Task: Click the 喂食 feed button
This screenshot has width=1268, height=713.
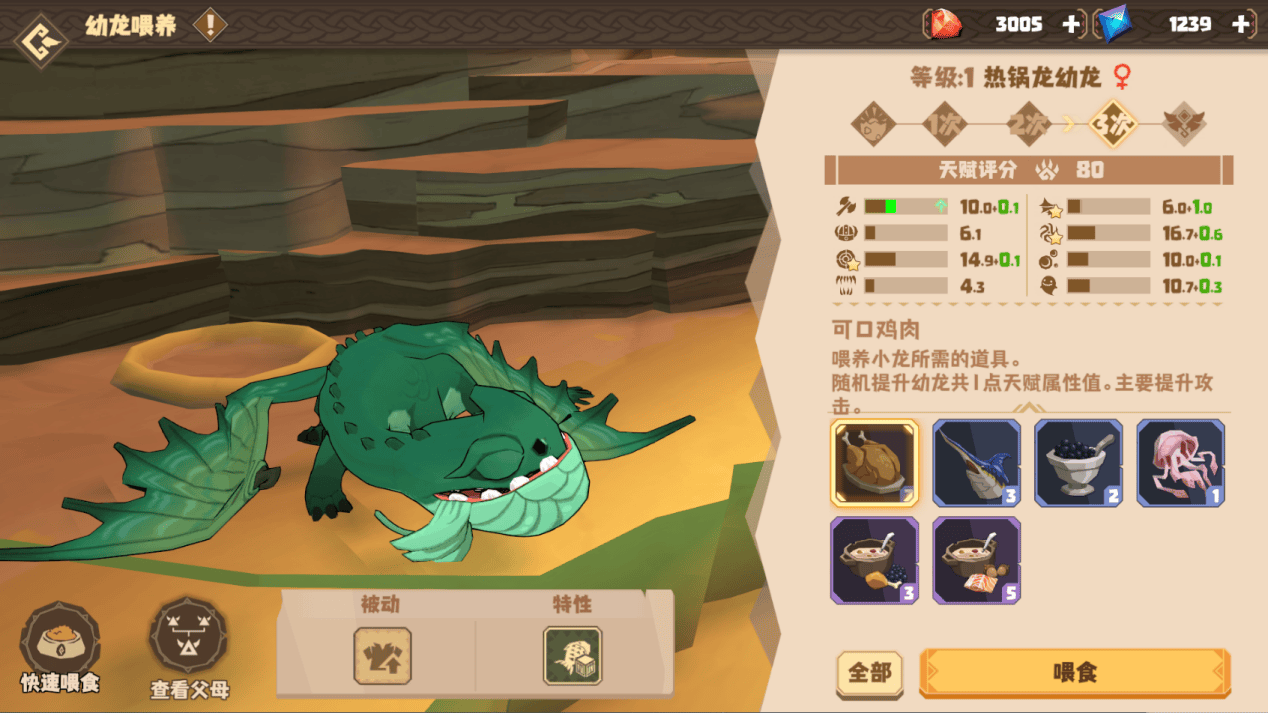Action: [1075, 672]
